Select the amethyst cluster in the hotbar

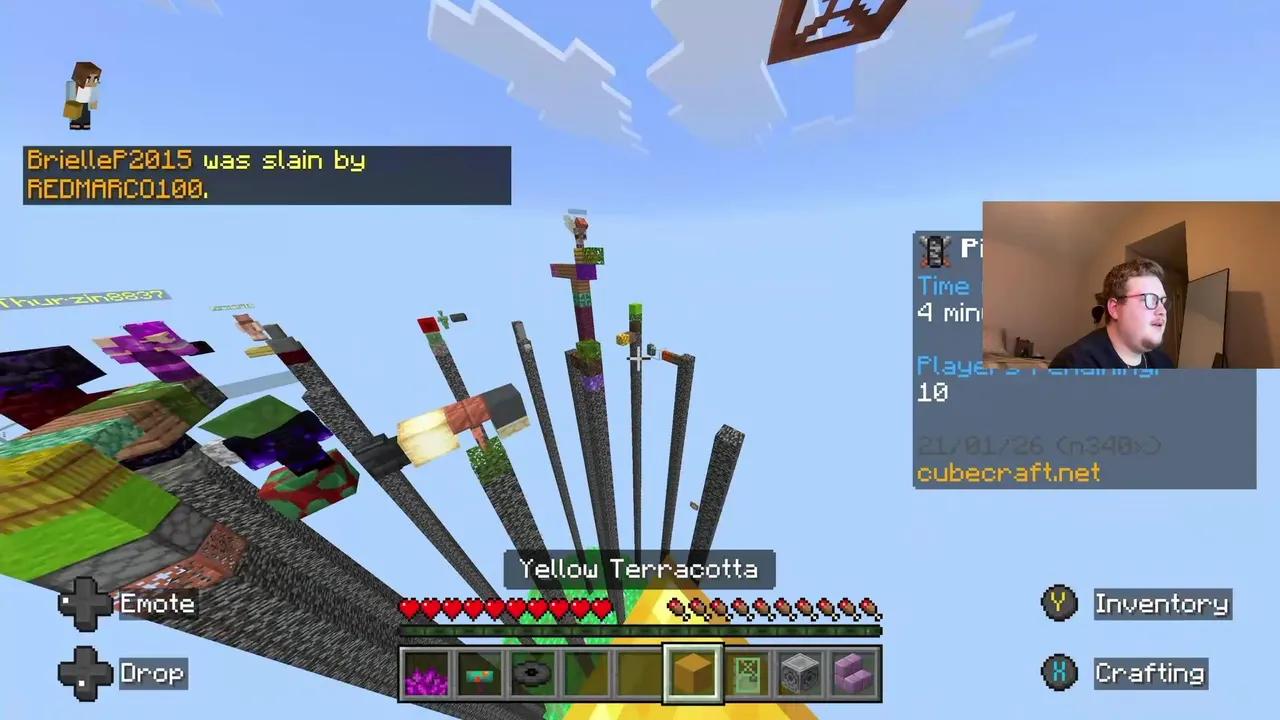click(x=427, y=673)
